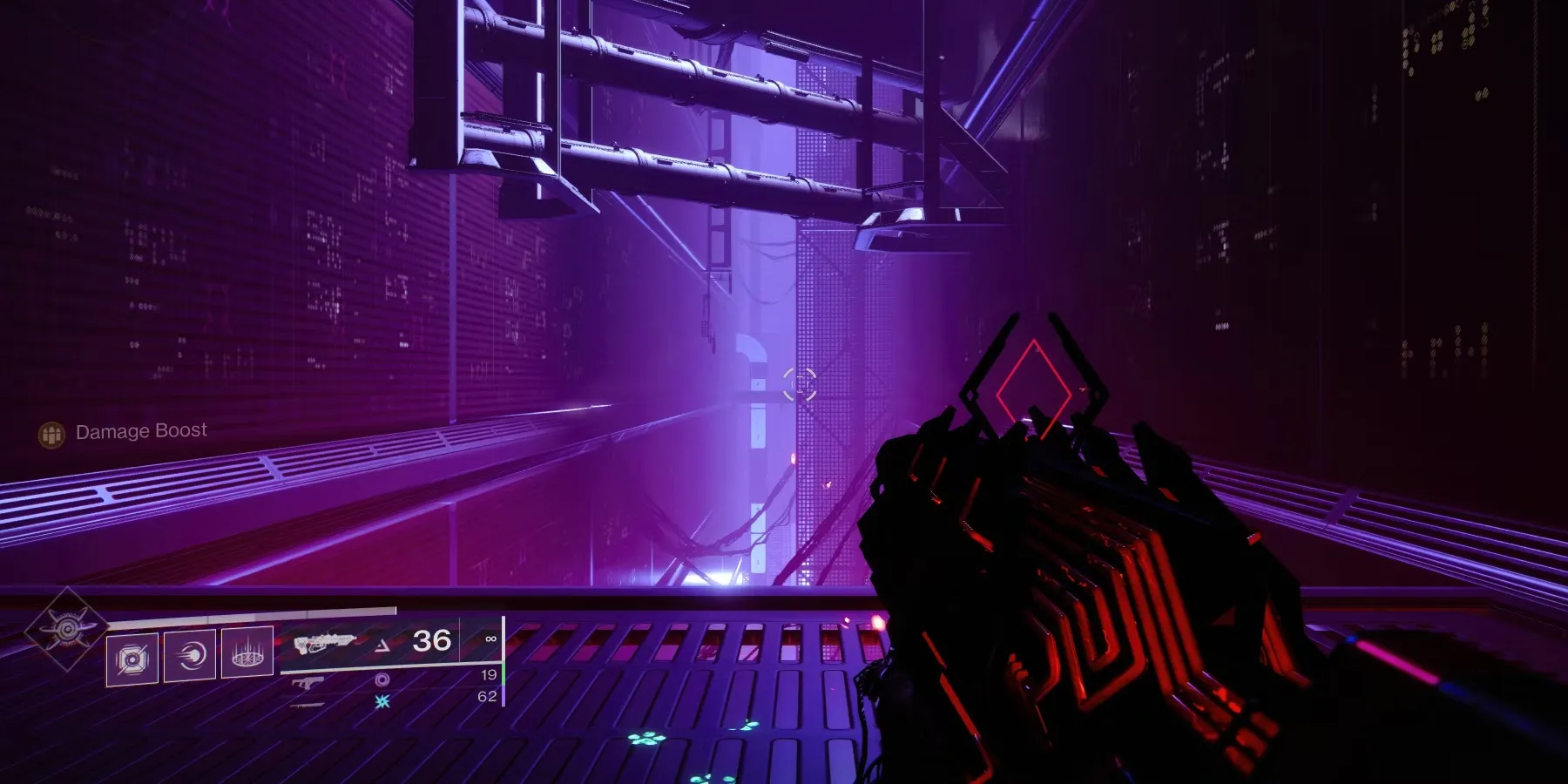The width and height of the screenshot is (1568, 784).
Task: Use the grenade ability icon
Action: 132,659
